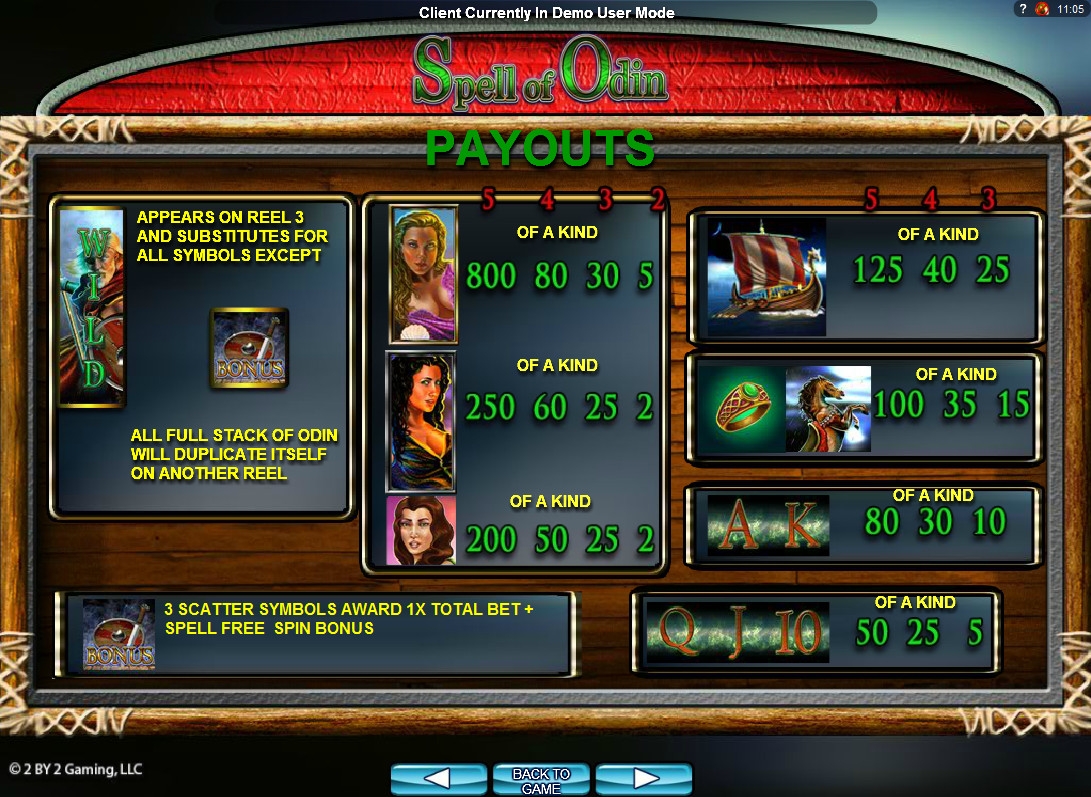Go to the next paytable page
Screen dimensions: 1091x797
point(643,779)
